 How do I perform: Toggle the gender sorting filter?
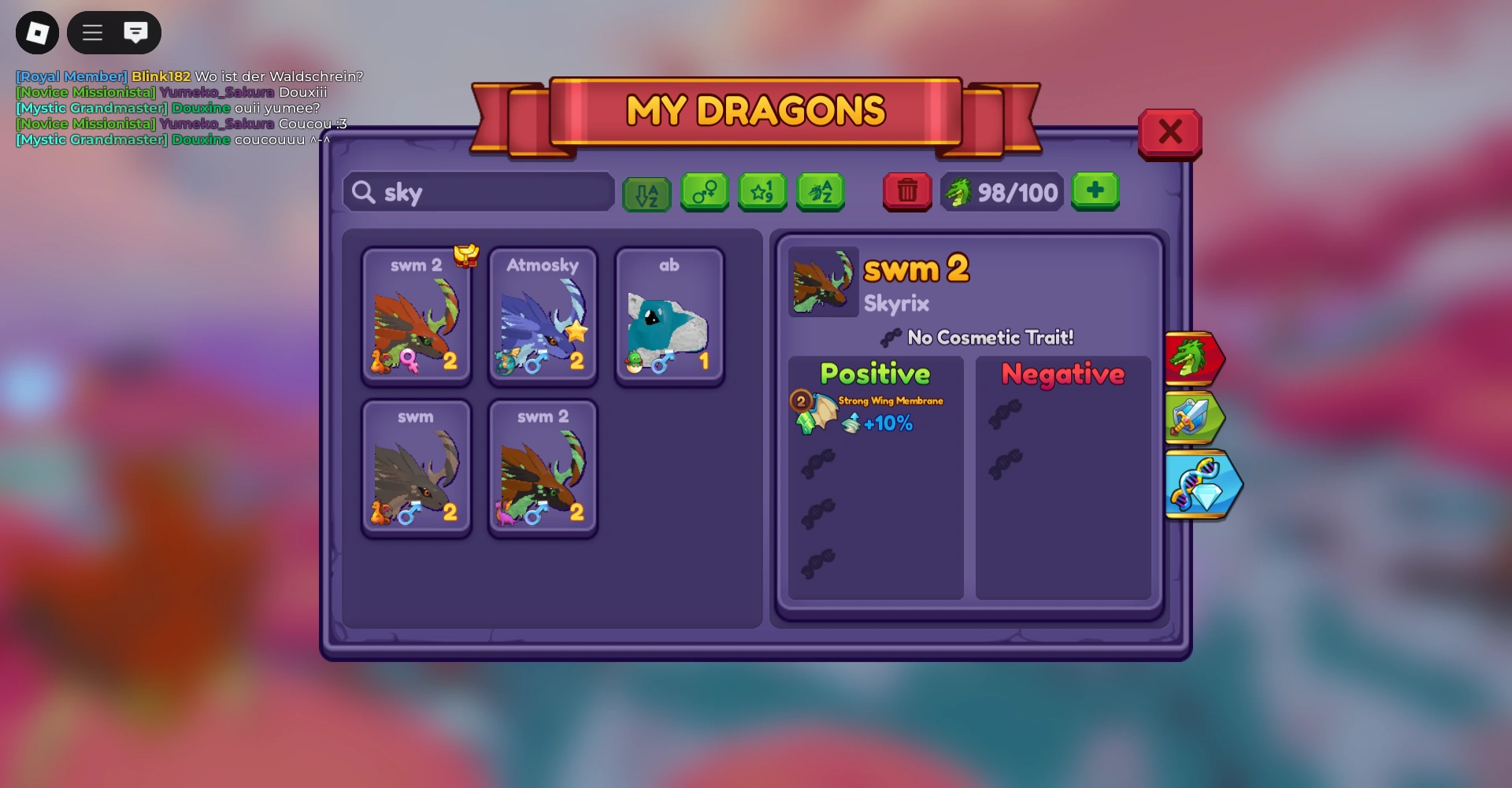(x=704, y=191)
